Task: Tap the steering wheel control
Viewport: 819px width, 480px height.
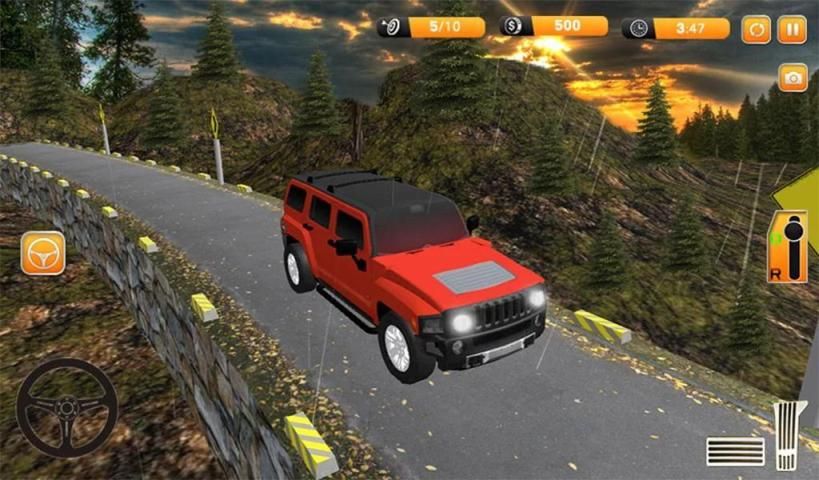Action: pyautogui.click(x=67, y=408)
